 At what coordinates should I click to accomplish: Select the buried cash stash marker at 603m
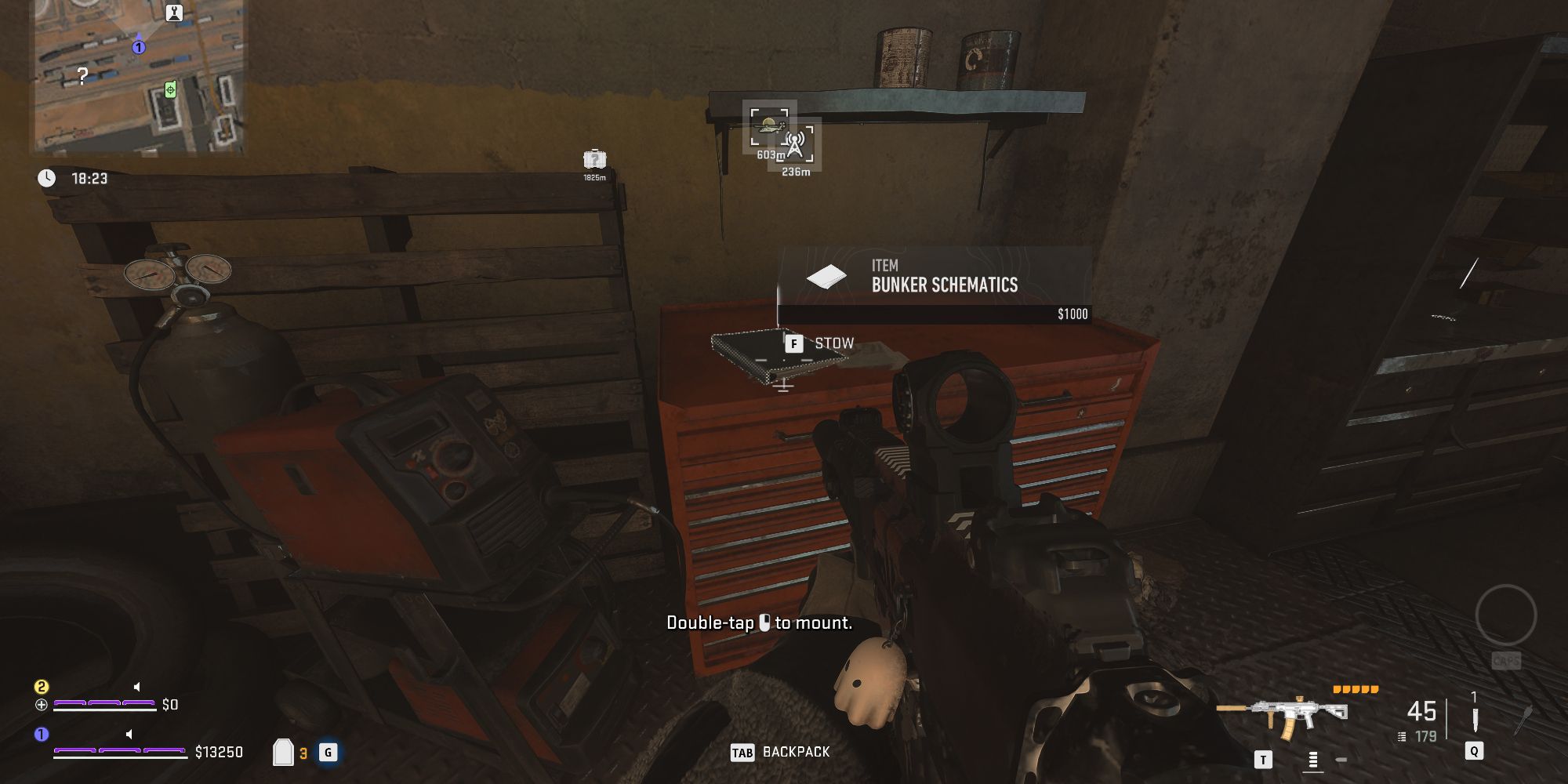[x=768, y=125]
